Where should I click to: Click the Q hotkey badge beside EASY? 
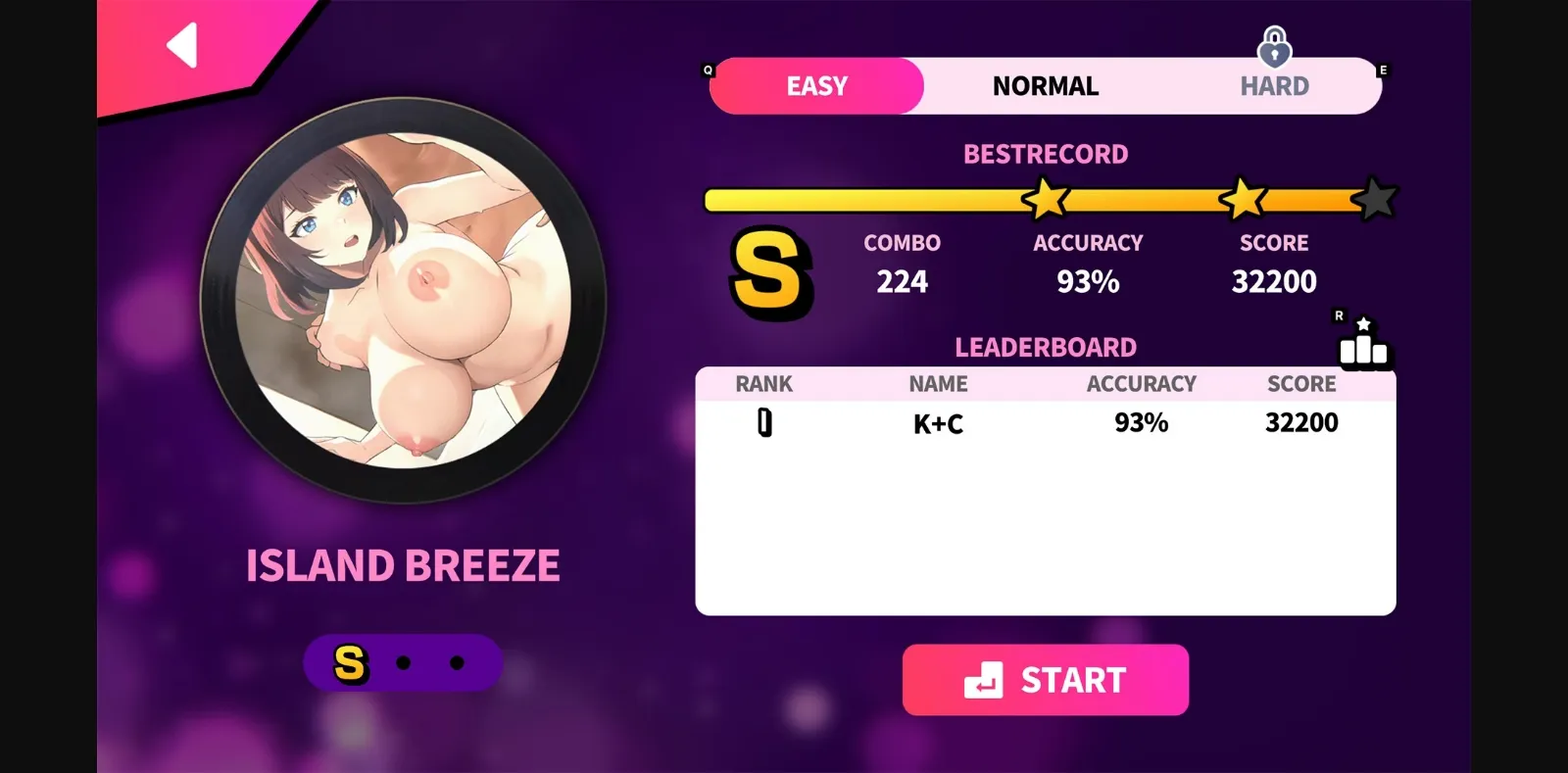pyautogui.click(x=707, y=69)
